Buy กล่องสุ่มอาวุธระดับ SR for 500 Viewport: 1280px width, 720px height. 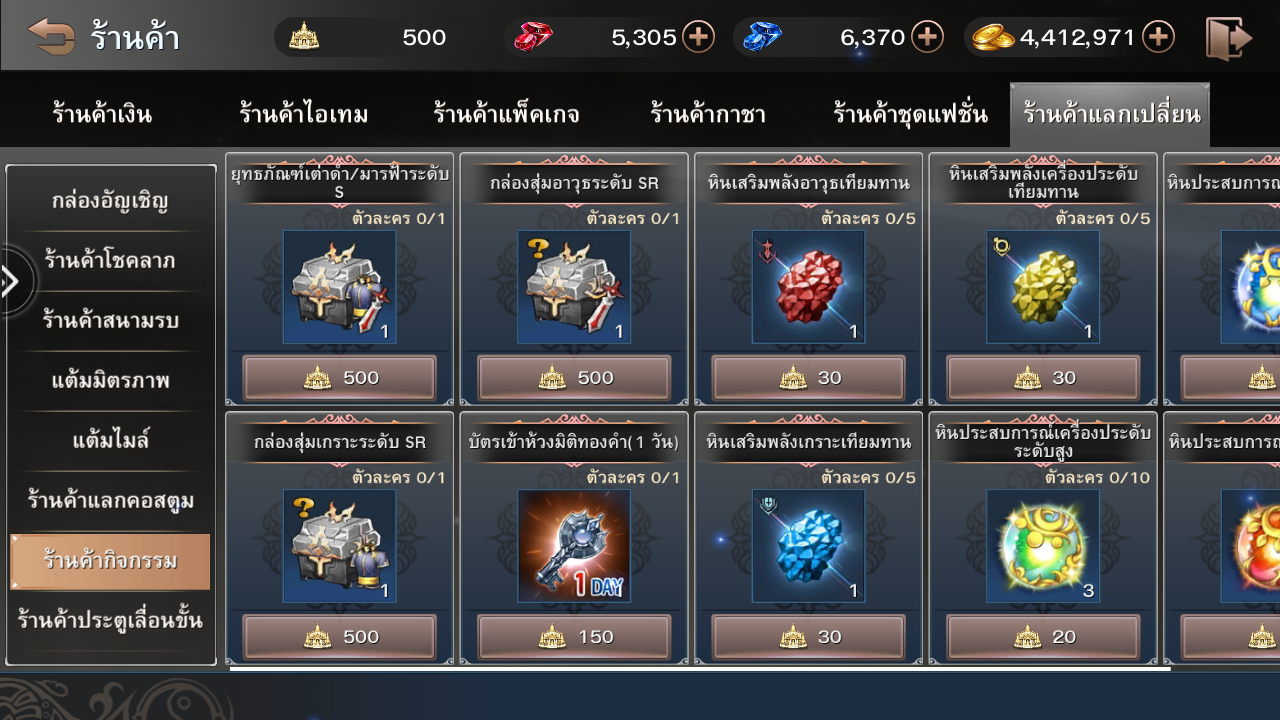(x=574, y=378)
